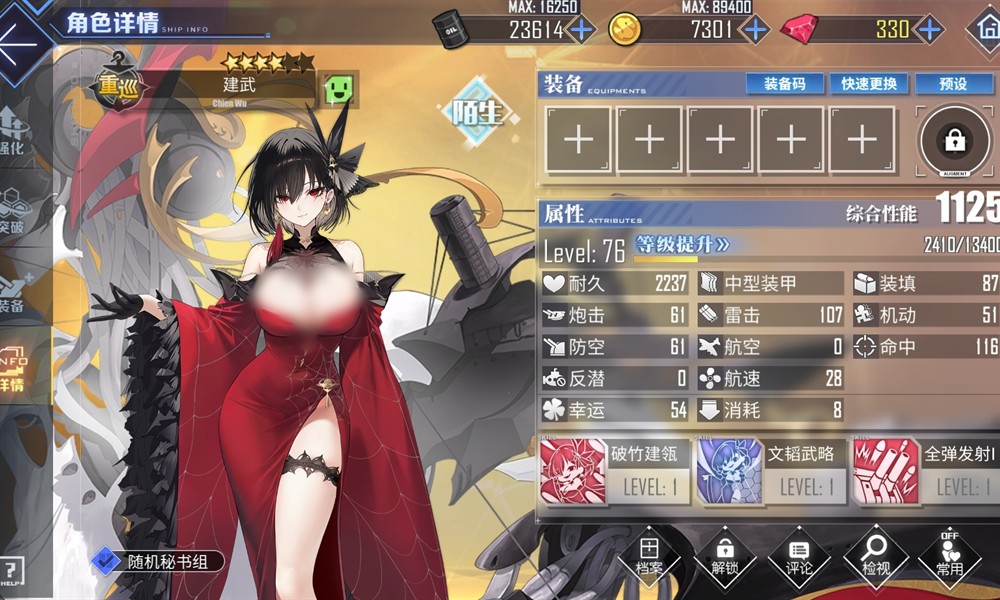Viewport: 1000px width, 600px height.
Task: Return to the home screen
Action: (x=984, y=28)
